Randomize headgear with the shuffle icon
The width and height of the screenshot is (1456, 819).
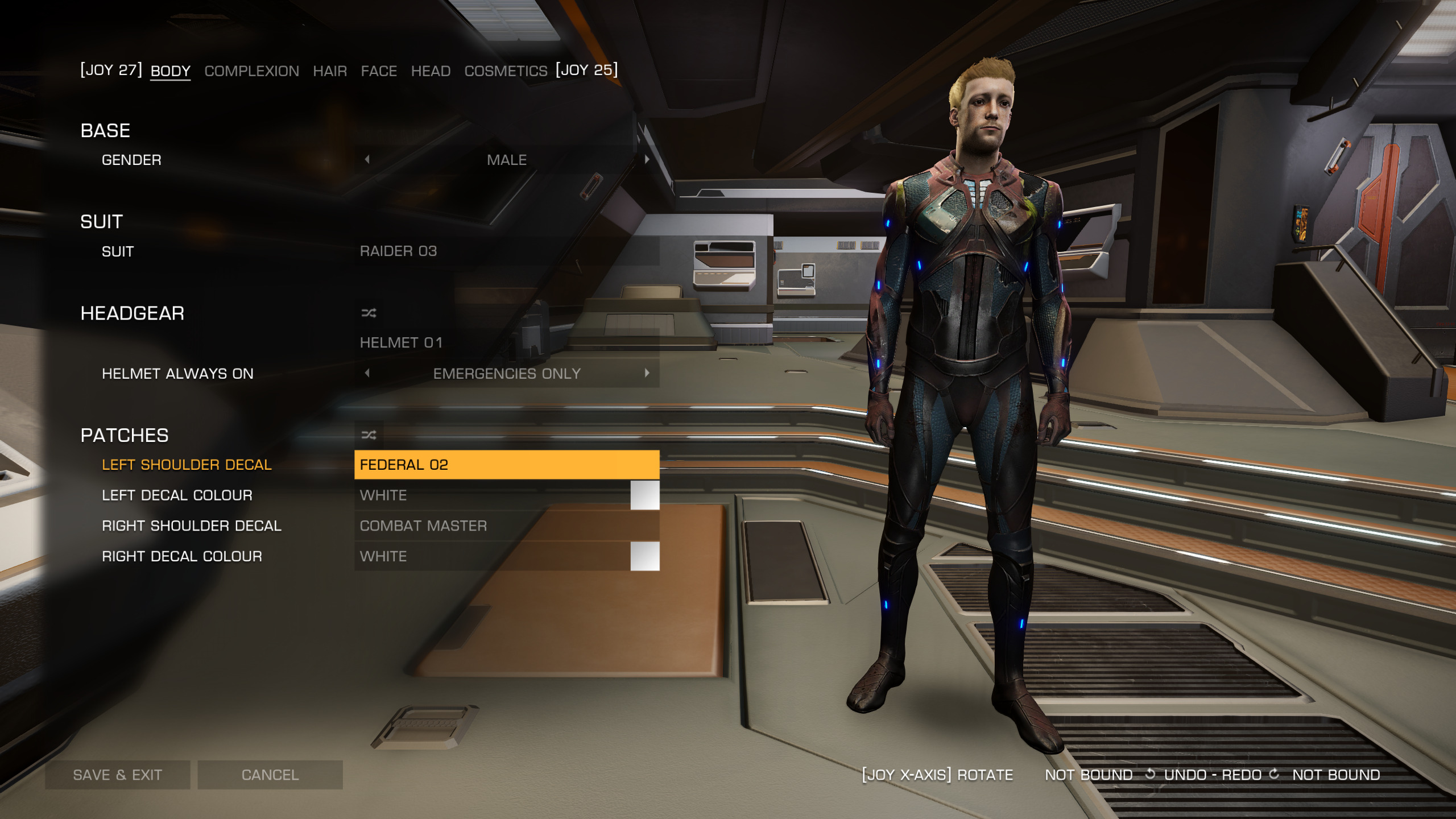point(369,313)
